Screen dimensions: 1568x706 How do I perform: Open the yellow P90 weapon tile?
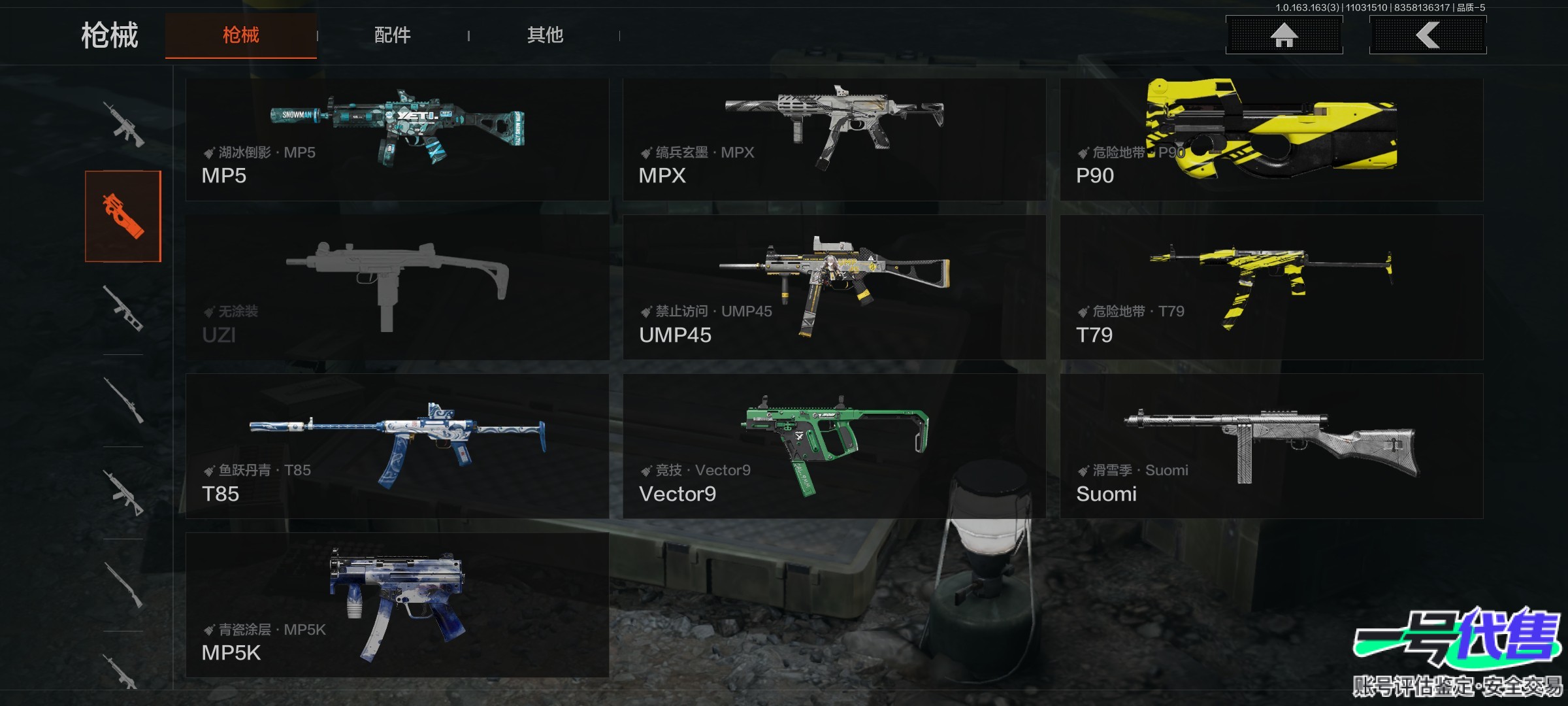tap(1271, 139)
